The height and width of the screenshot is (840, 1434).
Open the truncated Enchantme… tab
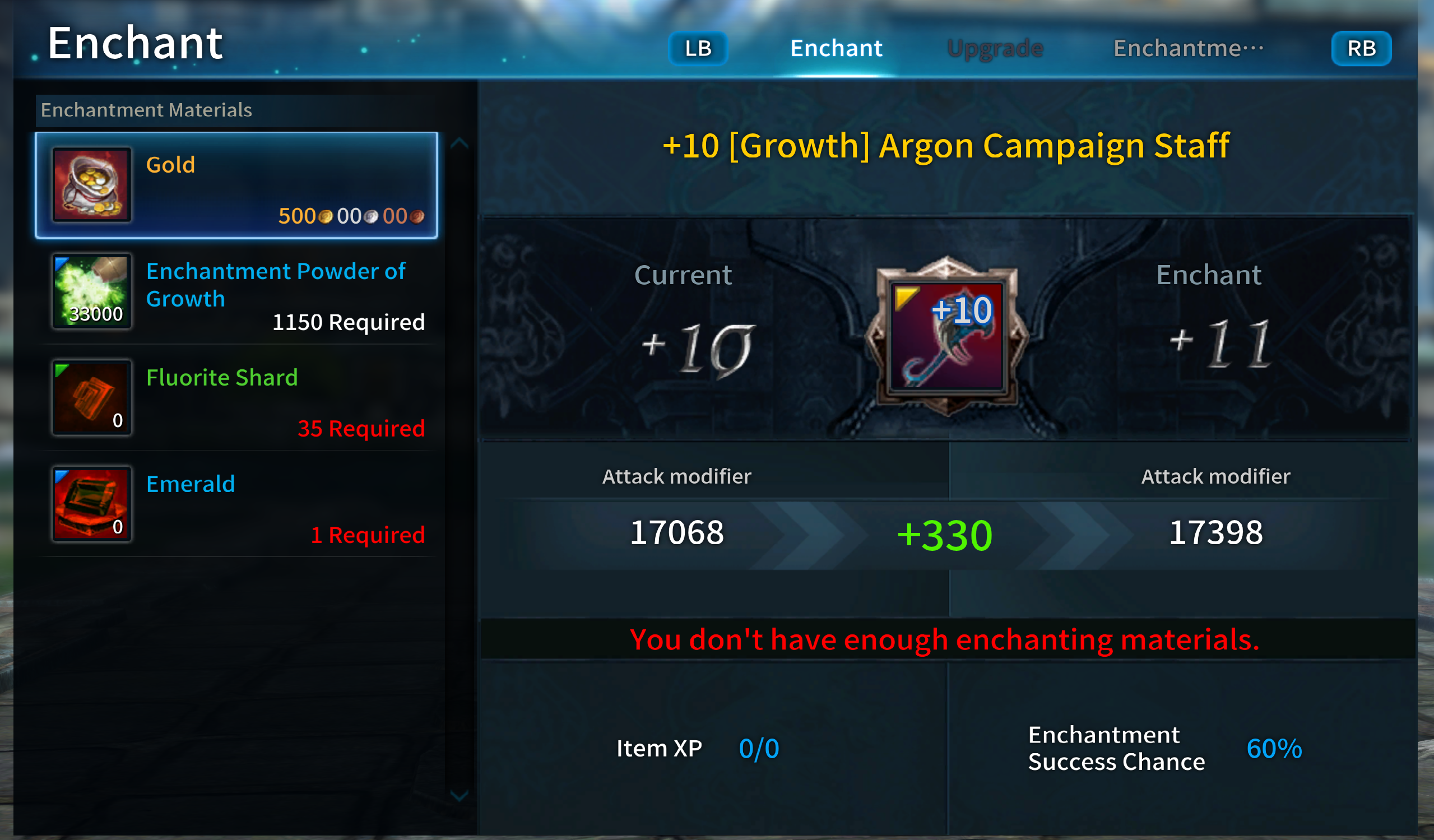click(1187, 48)
